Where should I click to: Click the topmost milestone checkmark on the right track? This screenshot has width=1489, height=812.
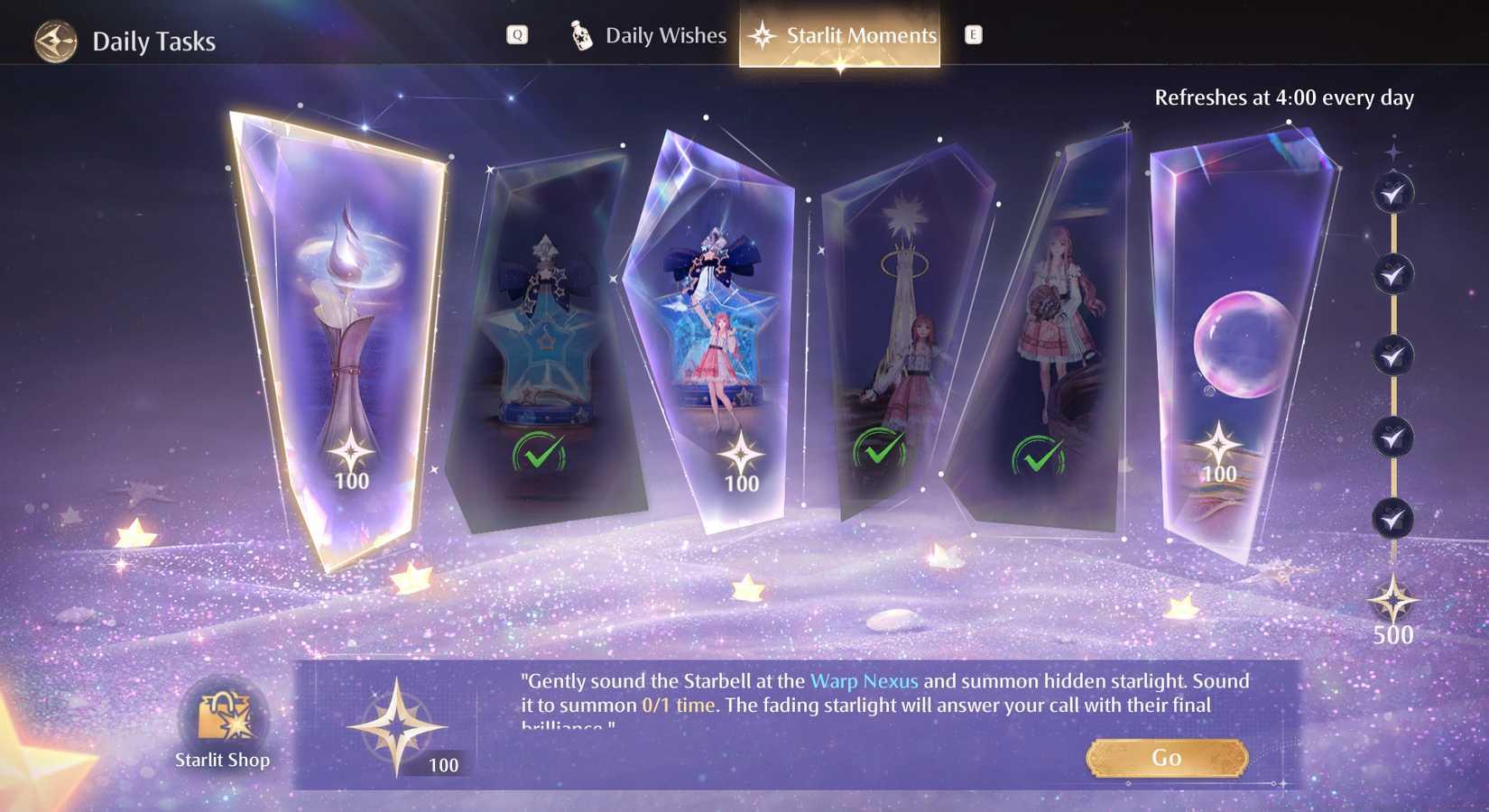click(x=1391, y=192)
